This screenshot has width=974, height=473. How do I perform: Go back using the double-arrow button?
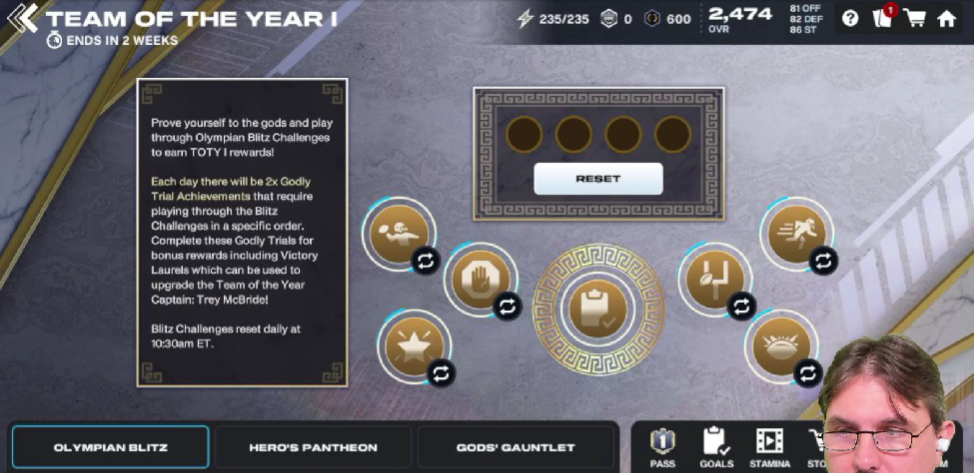[x=22, y=18]
